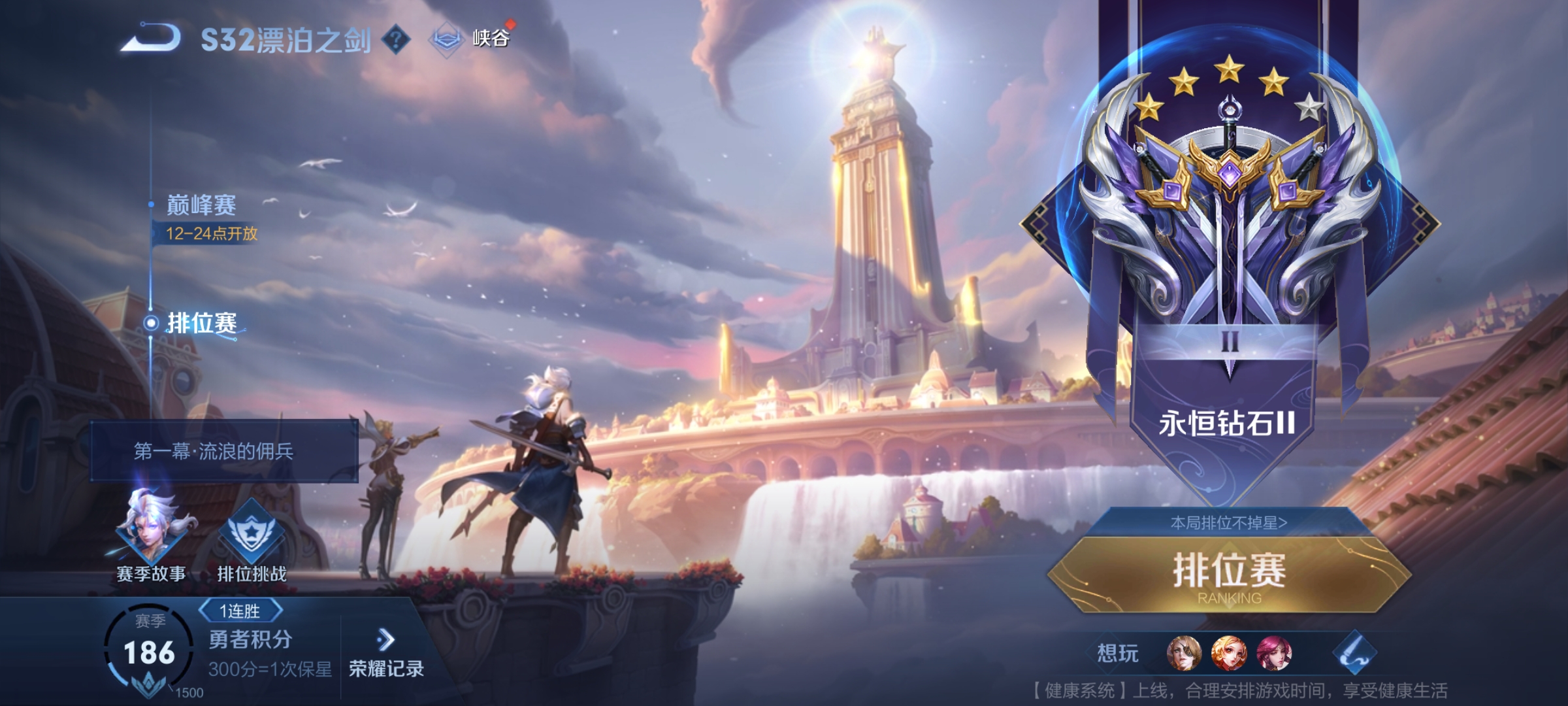Tap the 本局排位不掉星 link
1568x706 pixels.
point(1228,523)
